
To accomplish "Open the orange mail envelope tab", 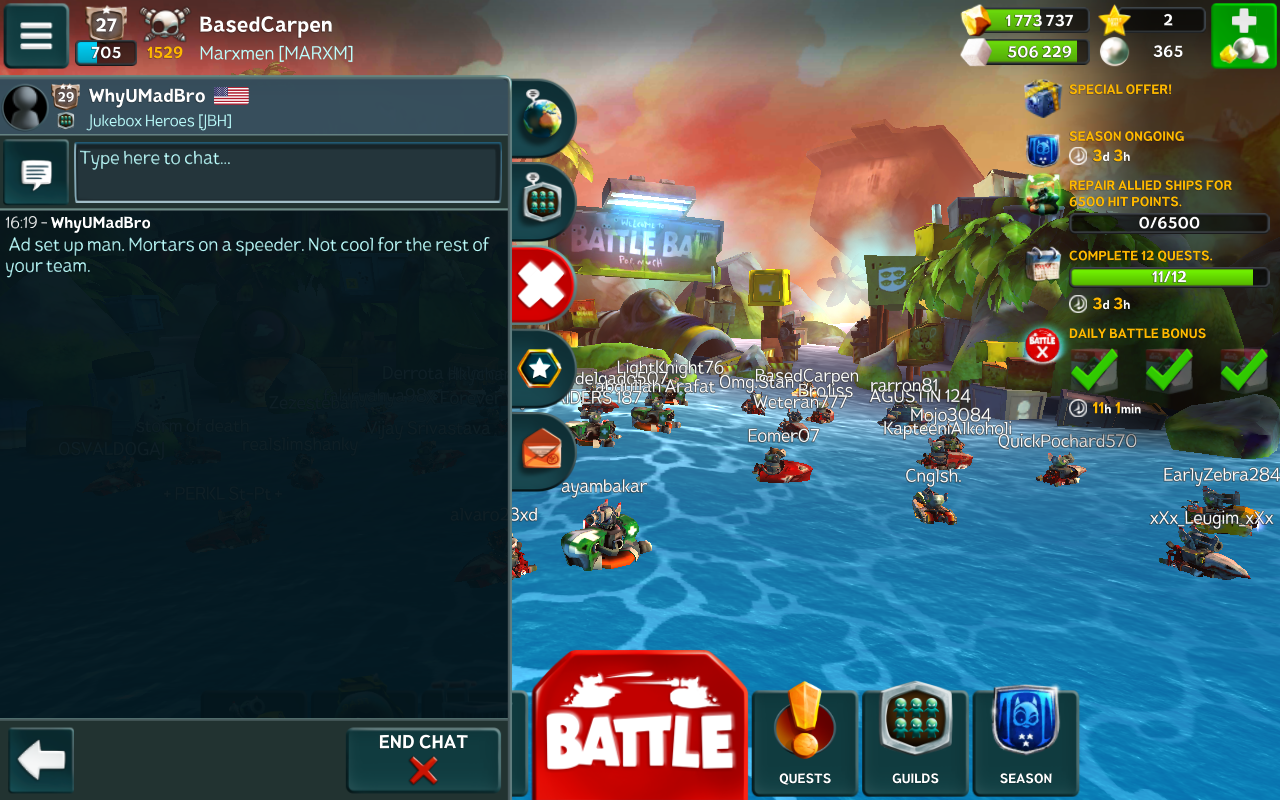I will (541, 453).
